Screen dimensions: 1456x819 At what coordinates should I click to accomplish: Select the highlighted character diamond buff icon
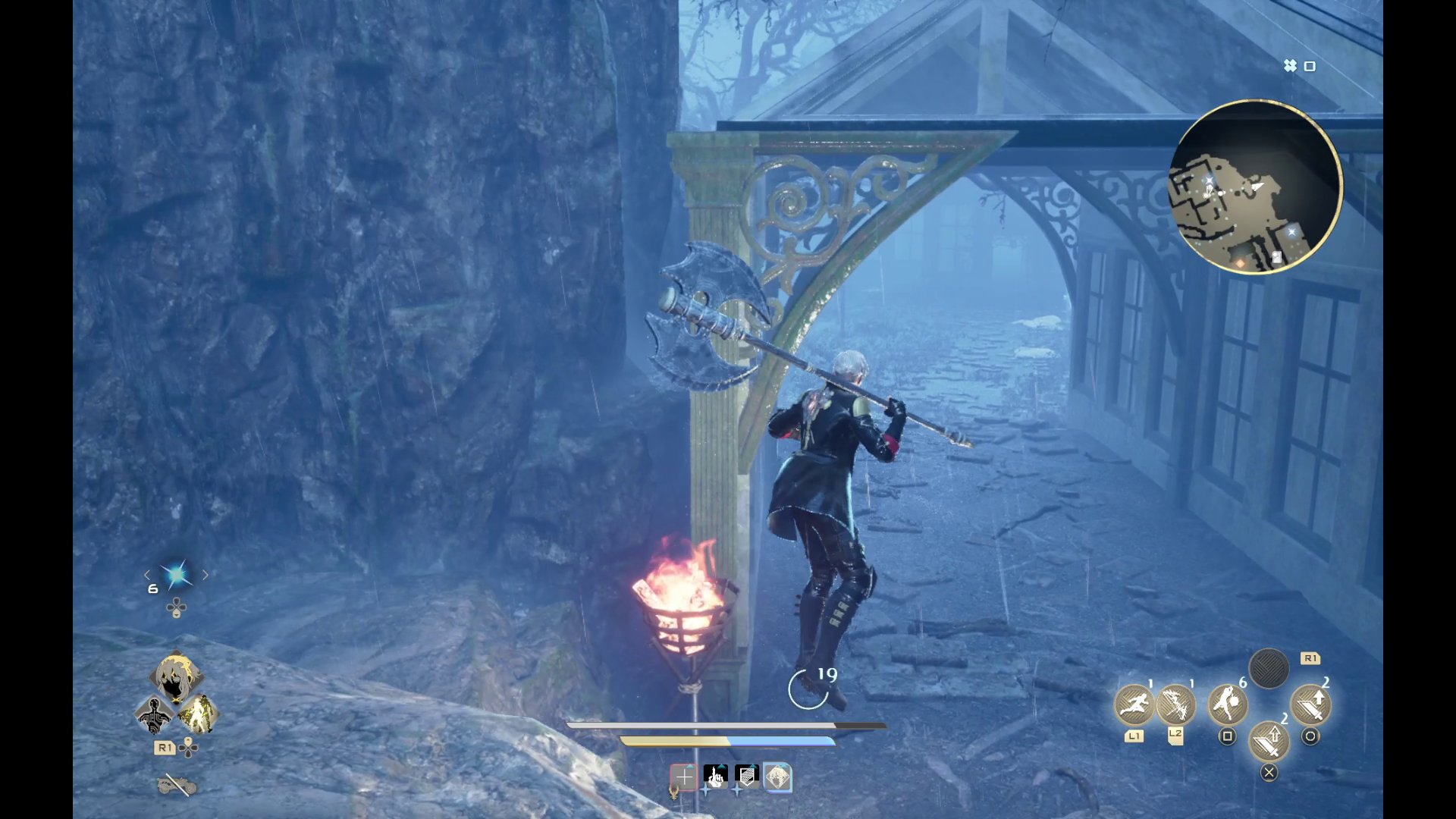(777, 777)
